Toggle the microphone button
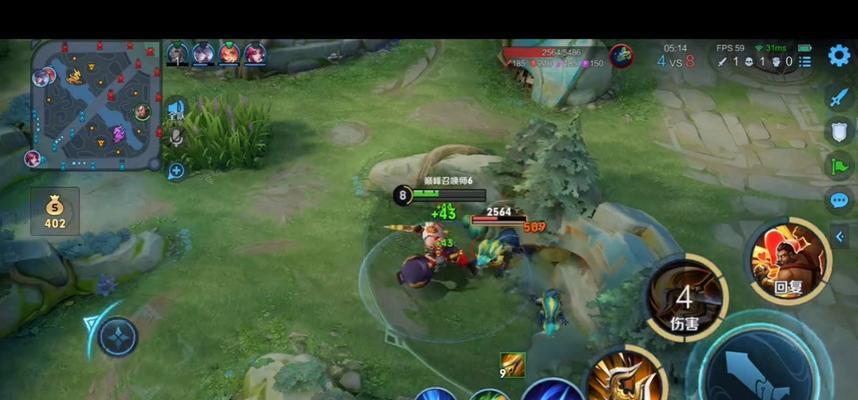Image resolution: width=858 pixels, height=400 pixels. pos(176,137)
